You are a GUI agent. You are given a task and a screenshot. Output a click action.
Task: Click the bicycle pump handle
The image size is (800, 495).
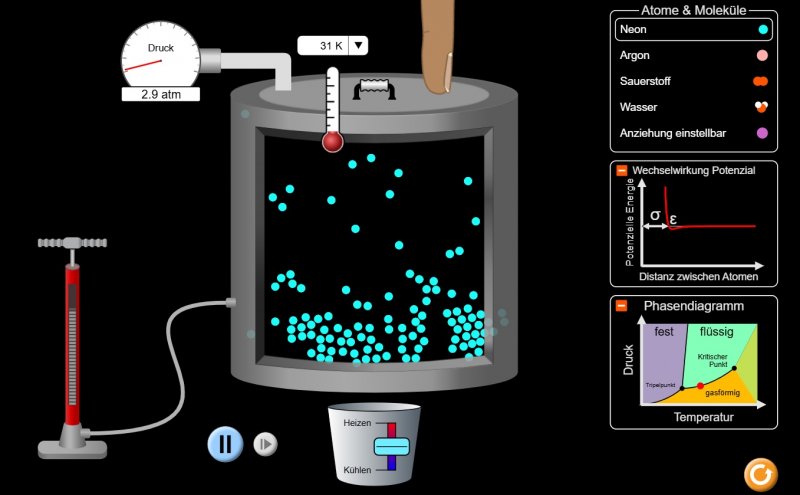tap(72, 243)
